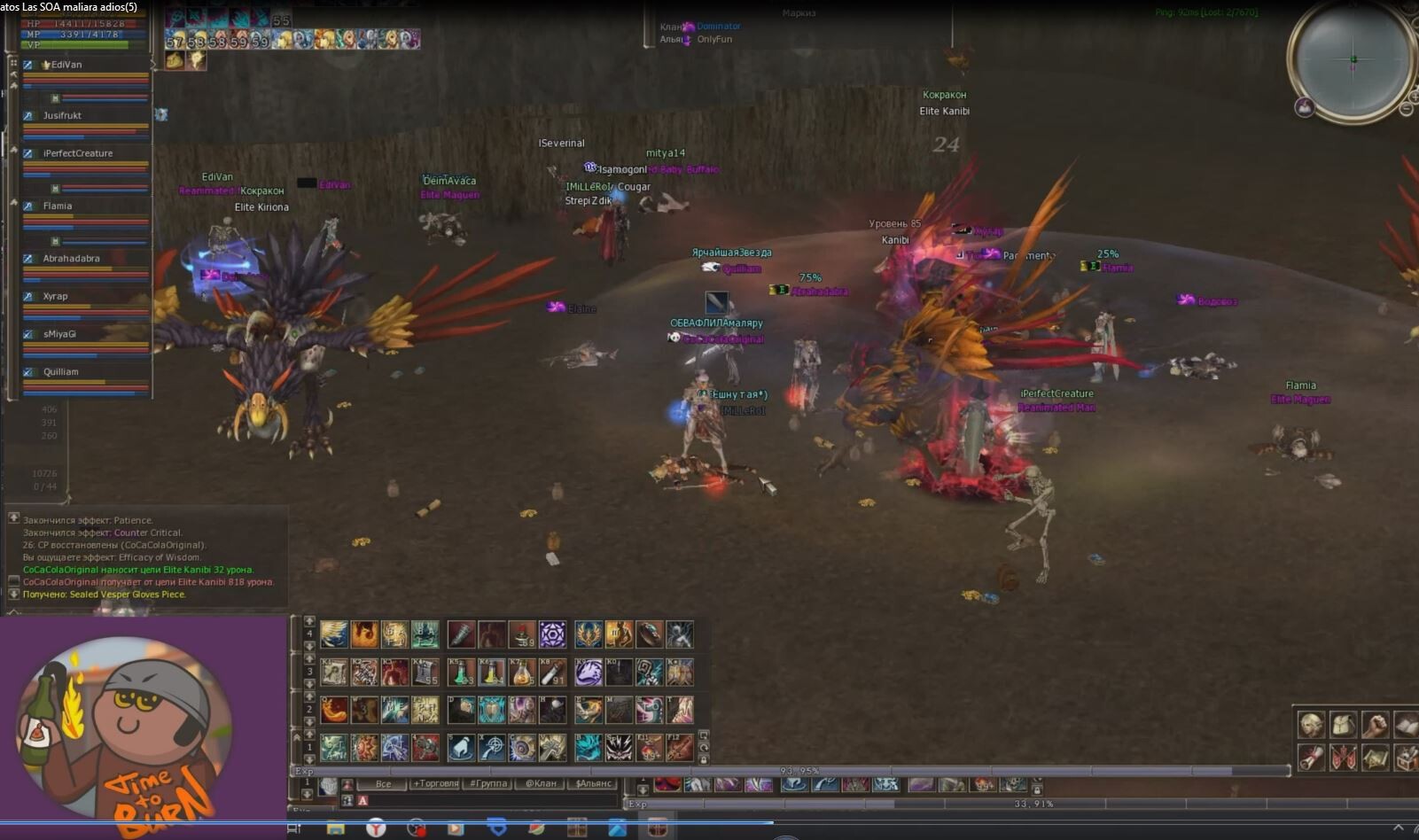The height and width of the screenshot is (840, 1419).
Task: Switch chat to the Все tab
Action: 383,783
